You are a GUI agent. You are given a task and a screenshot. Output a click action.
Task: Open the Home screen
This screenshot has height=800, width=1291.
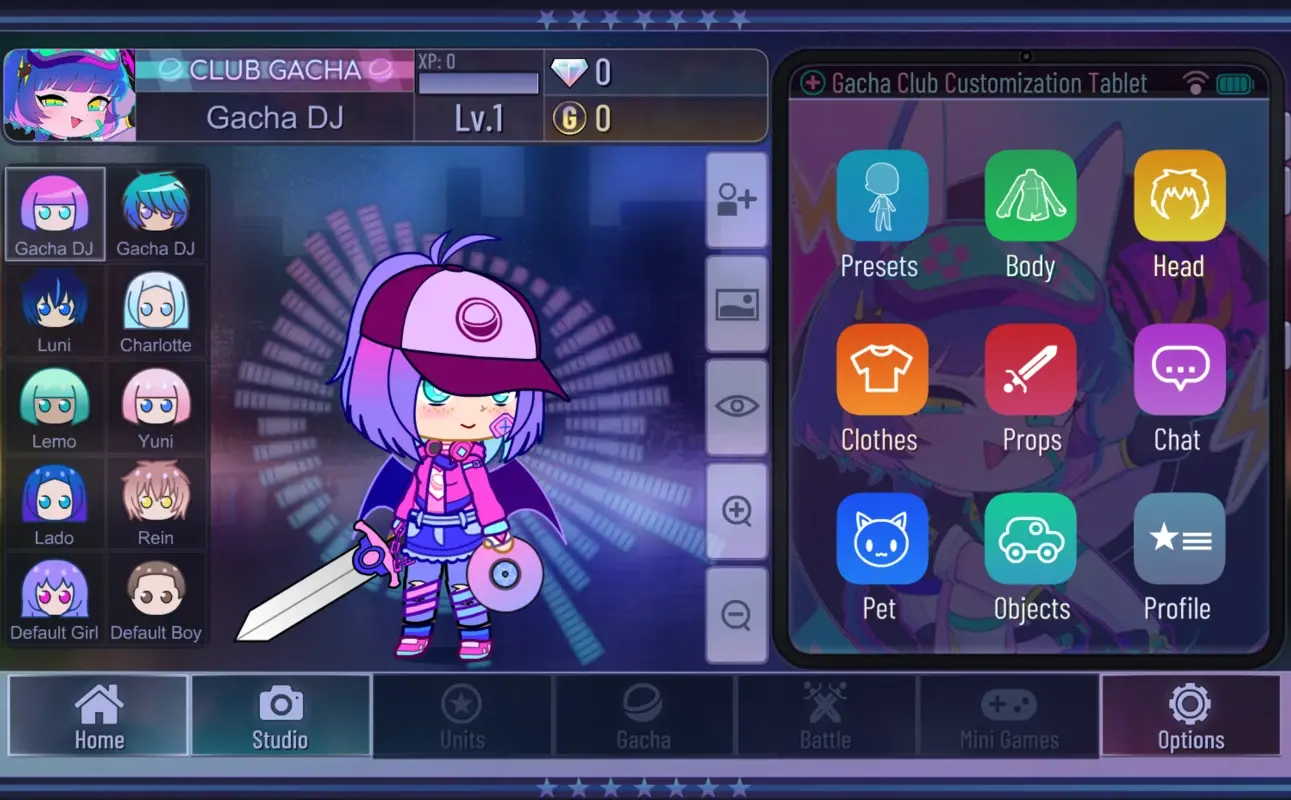pos(98,716)
